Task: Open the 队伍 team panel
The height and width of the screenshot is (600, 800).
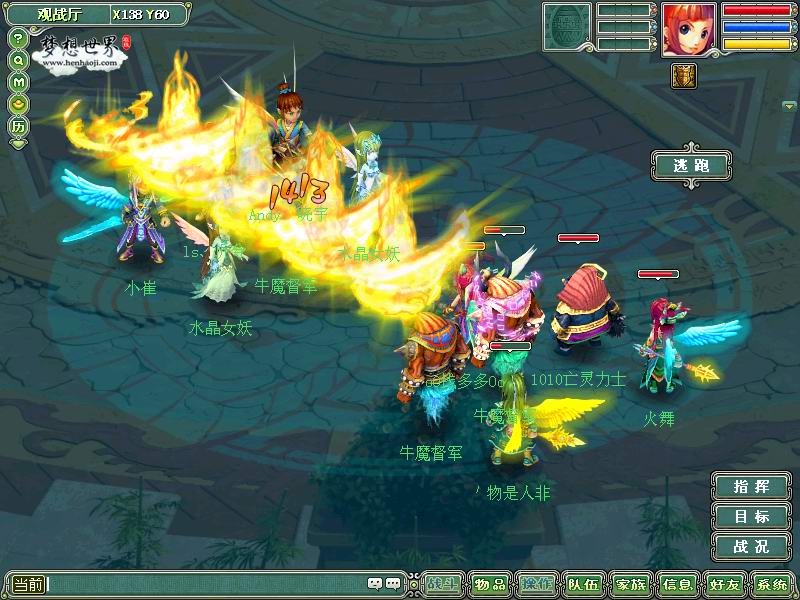Action: (x=583, y=584)
